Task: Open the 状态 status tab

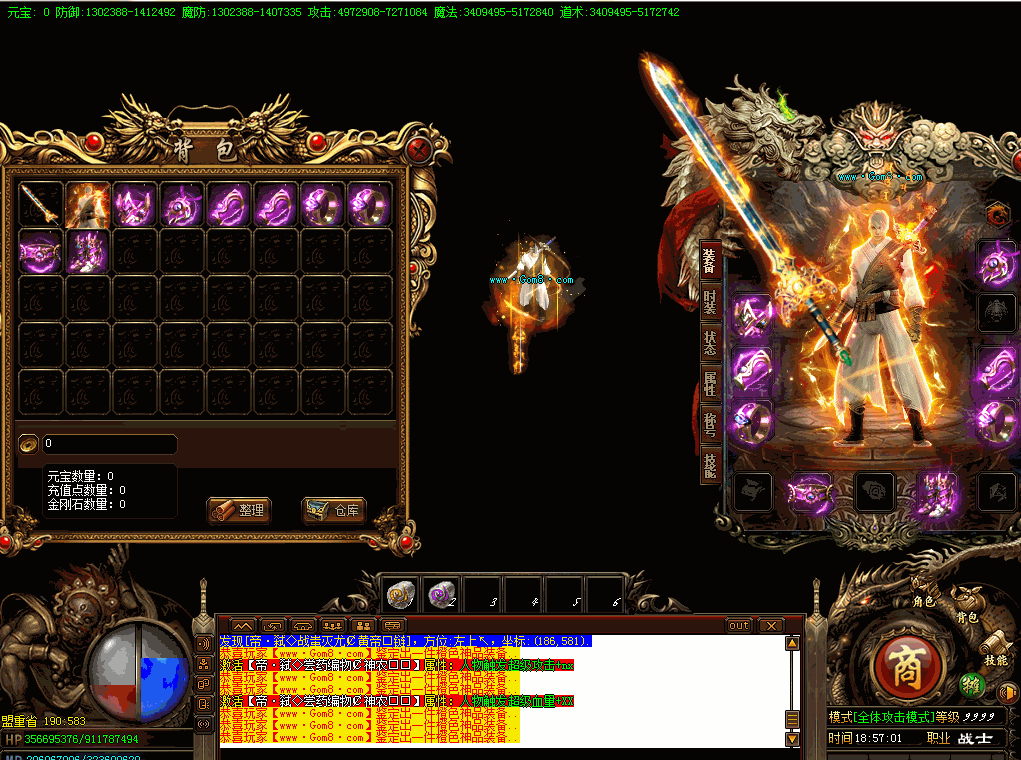Action: click(709, 342)
